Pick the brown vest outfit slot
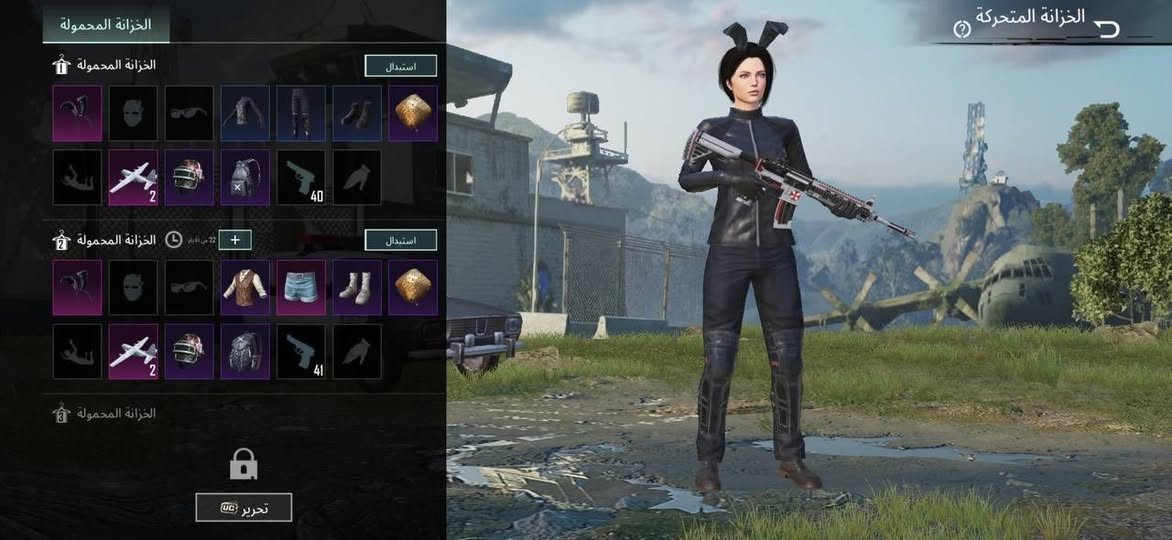 pos(245,288)
